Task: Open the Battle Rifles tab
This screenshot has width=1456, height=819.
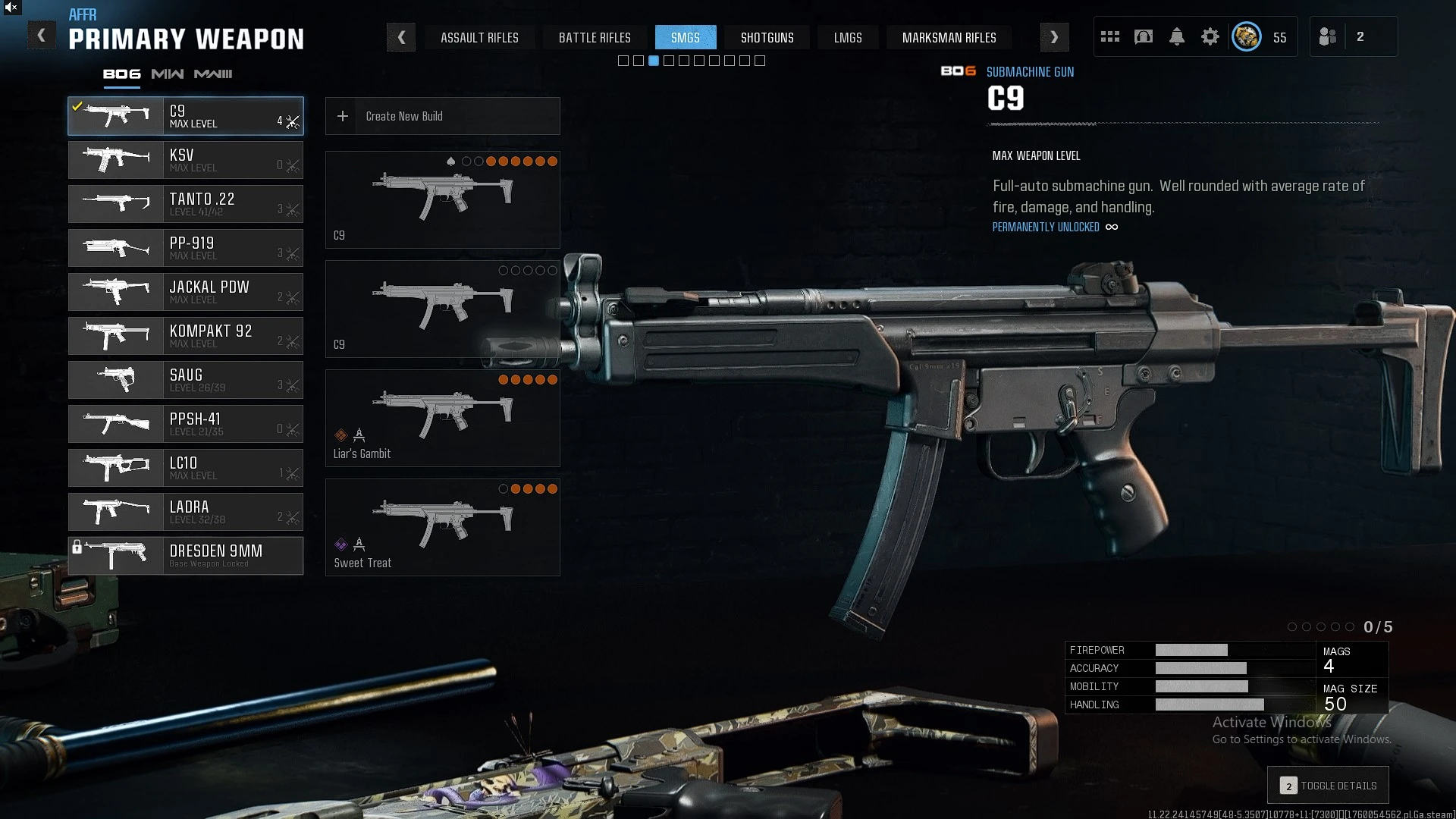Action: (x=595, y=38)
